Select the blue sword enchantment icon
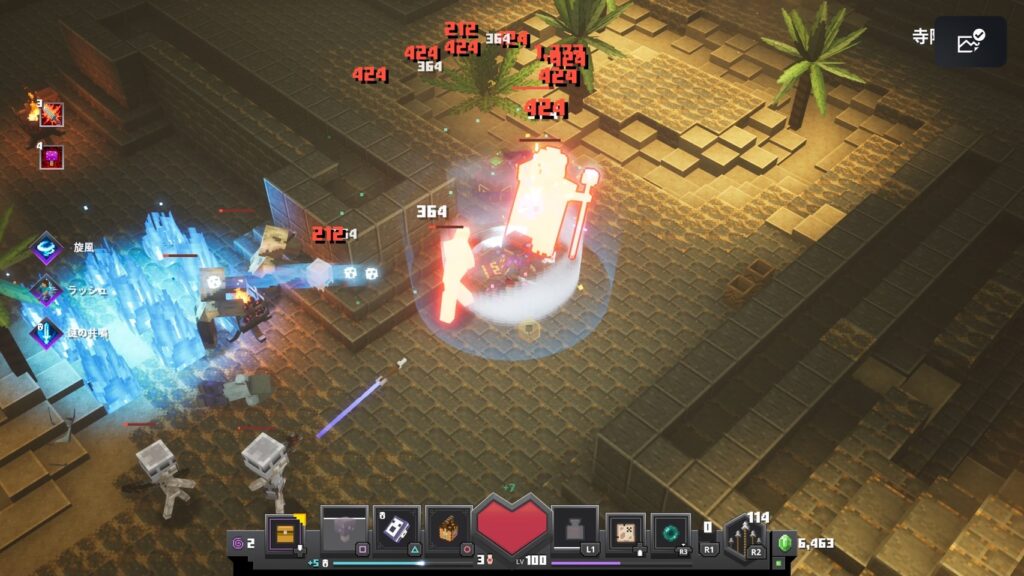This screenshot has height=576, width=1024. [47, 332]
